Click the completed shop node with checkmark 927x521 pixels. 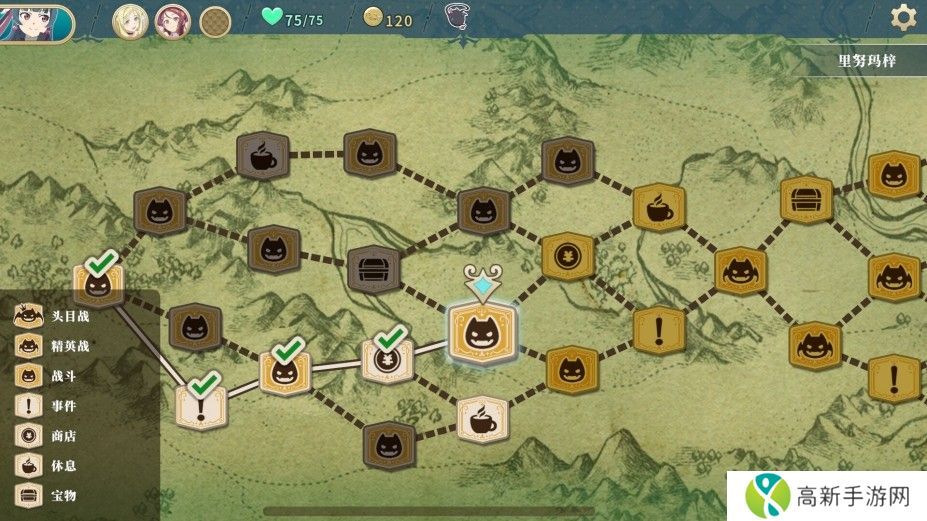386,358
